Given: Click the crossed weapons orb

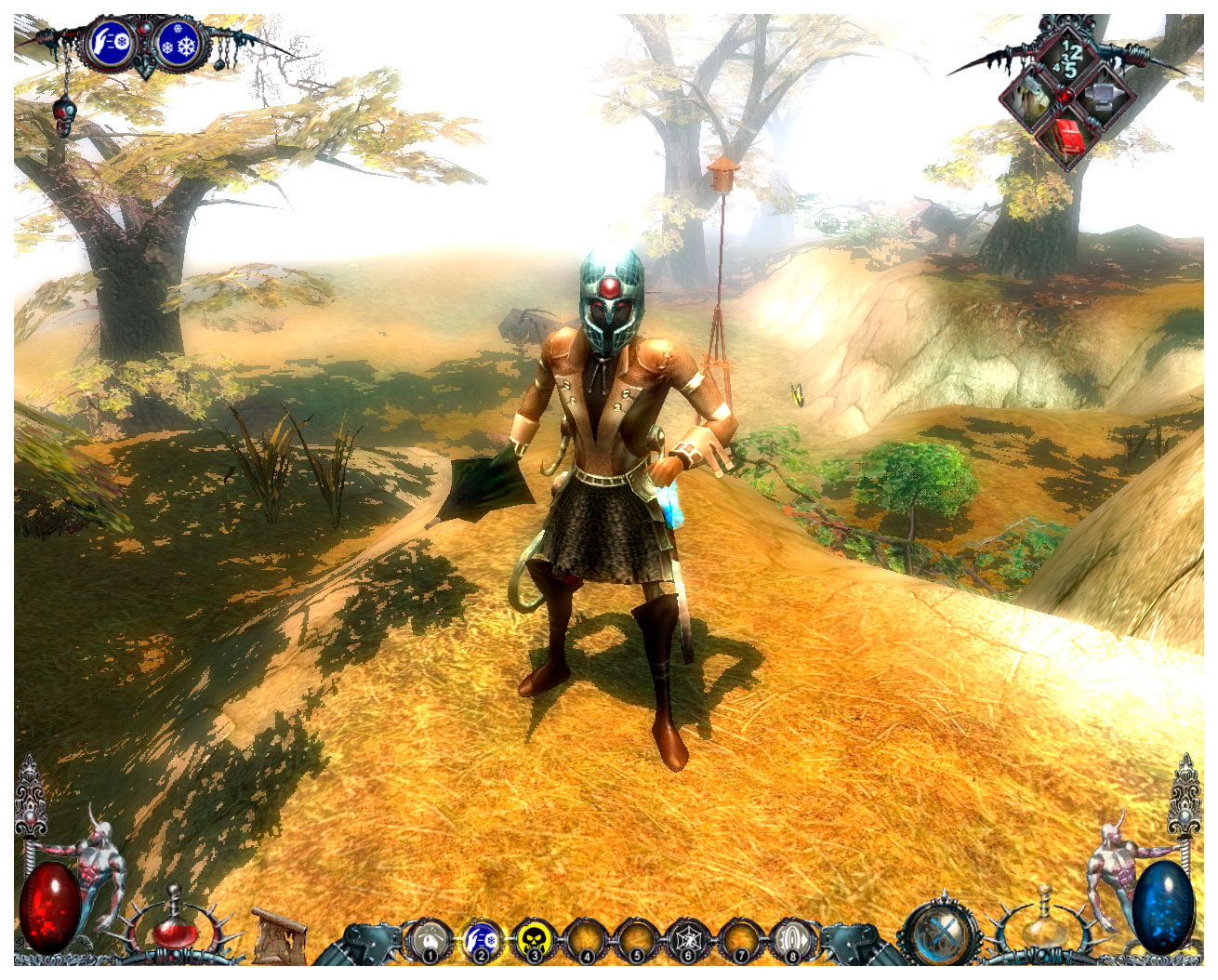Looking at the screenshot, I should pos(942,933).
